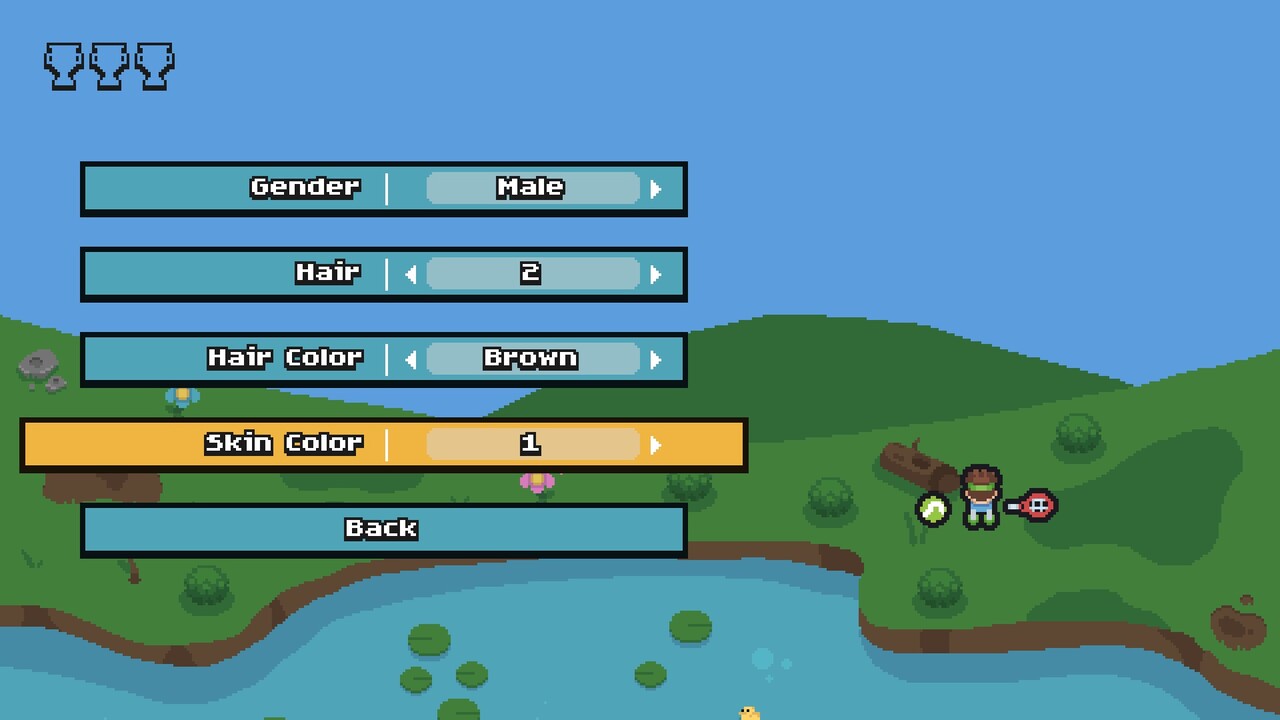Click the value field showing Male
This screenshot has height=720, width=1280.
[532, 187]
